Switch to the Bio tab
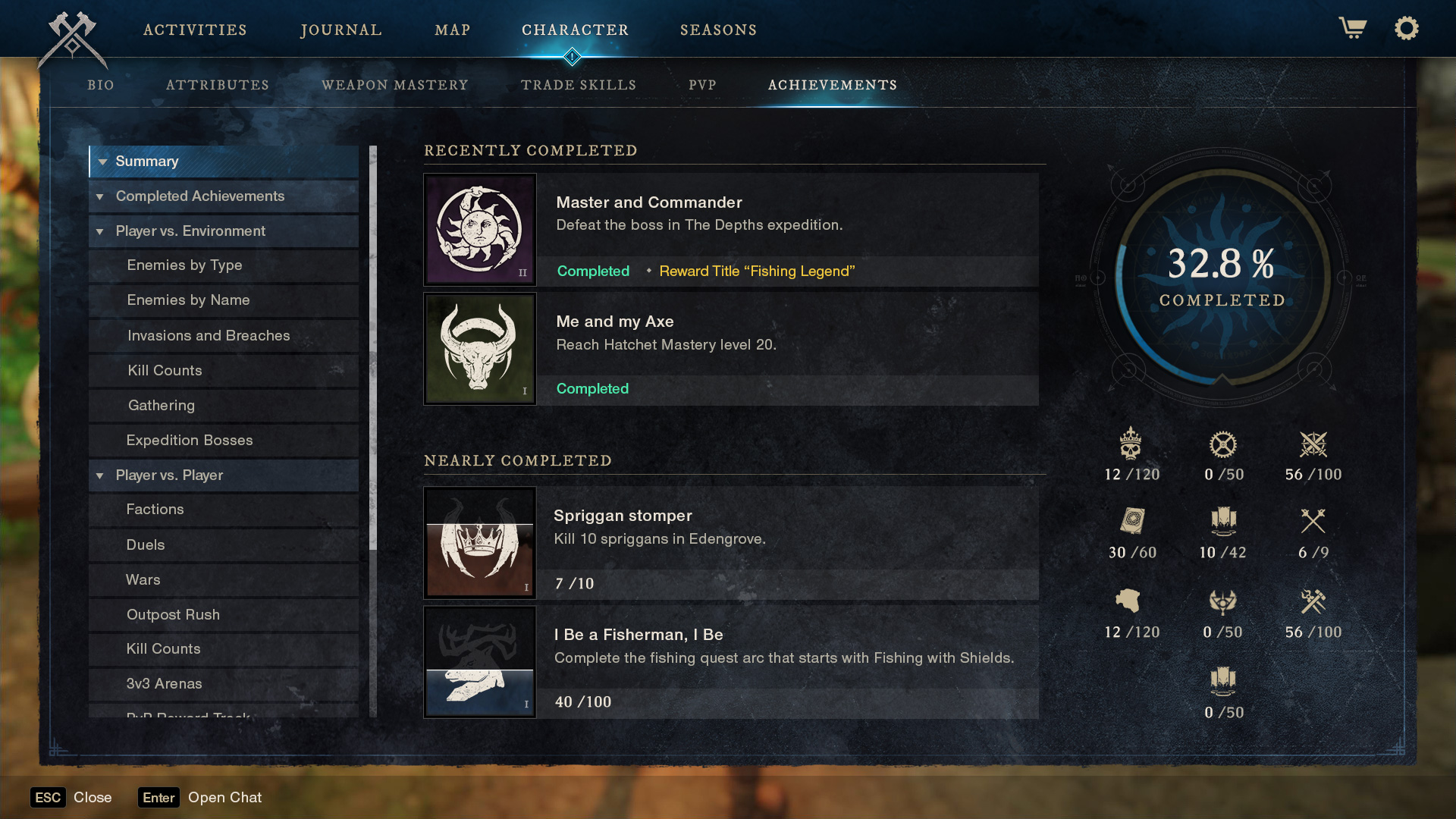 101,85
